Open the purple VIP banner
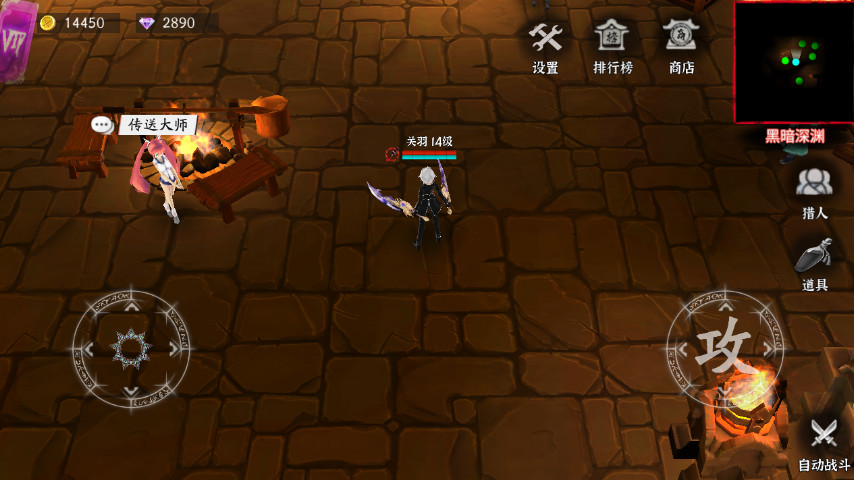Screen dimensions: 854x480 tap(17, 40)
